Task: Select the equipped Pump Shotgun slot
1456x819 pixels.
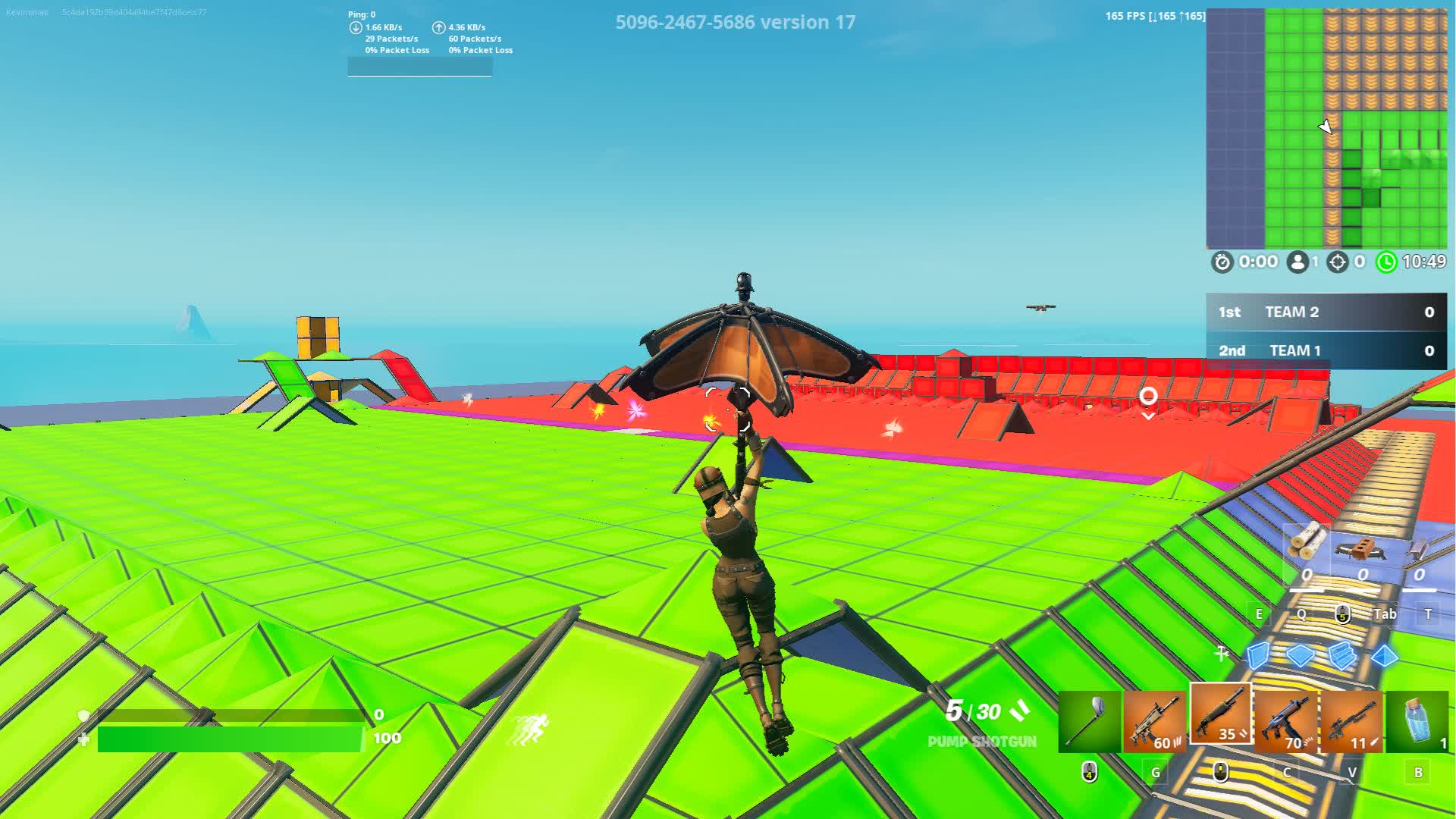Action: click(x=1221, y=717)
